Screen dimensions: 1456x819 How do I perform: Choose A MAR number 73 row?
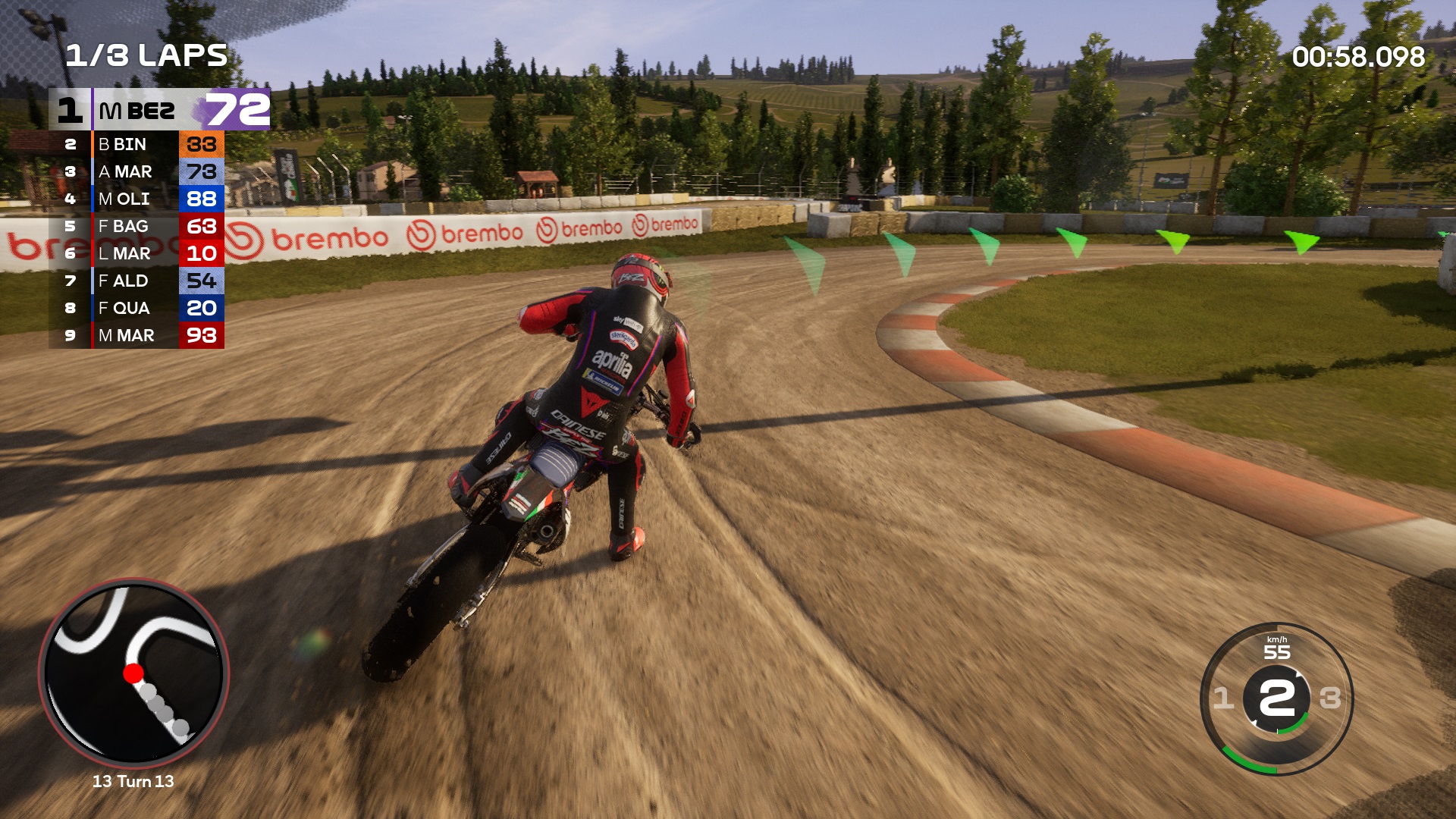136,171
